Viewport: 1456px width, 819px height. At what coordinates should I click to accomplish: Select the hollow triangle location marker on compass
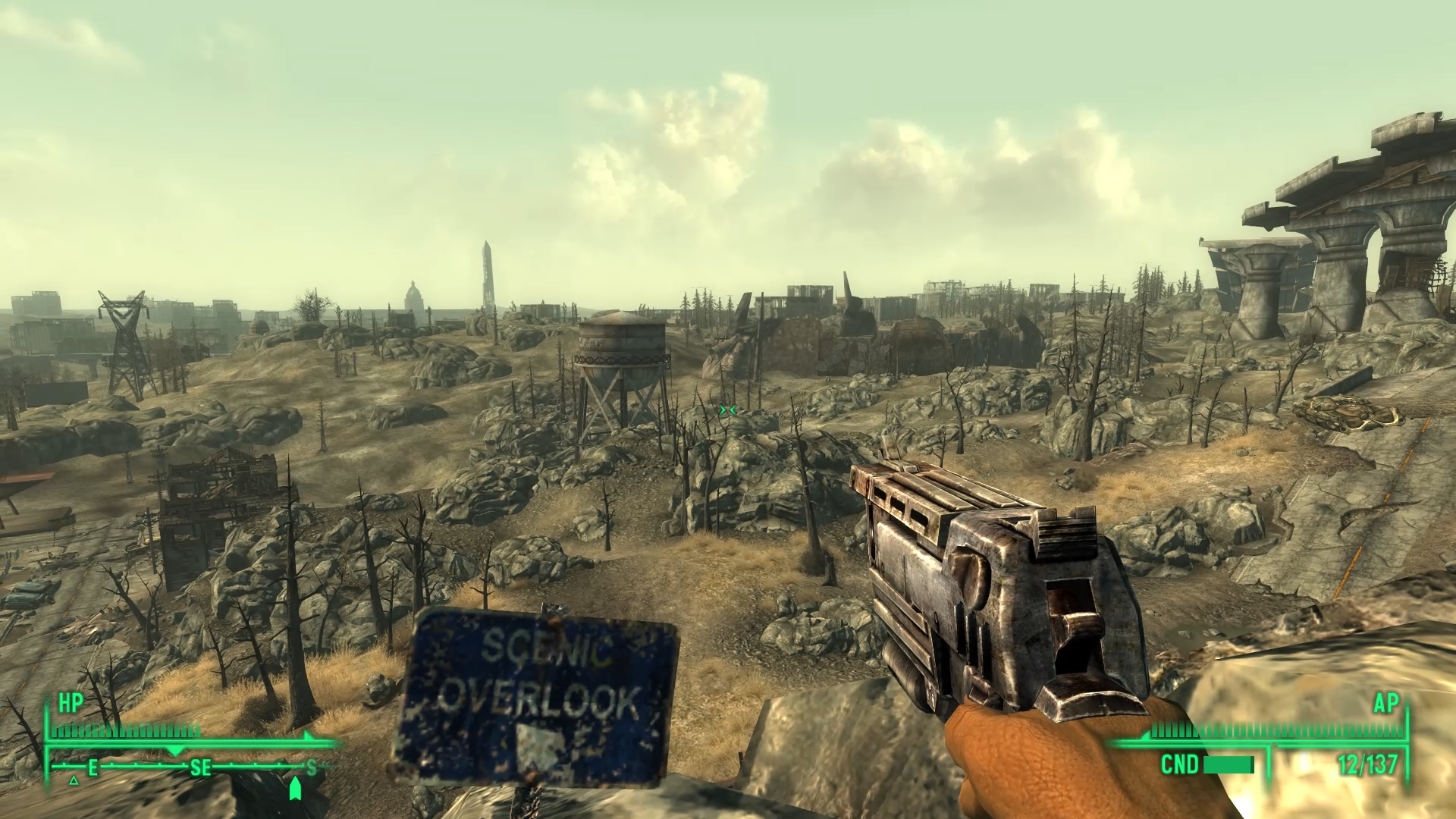tap(74, 780)
